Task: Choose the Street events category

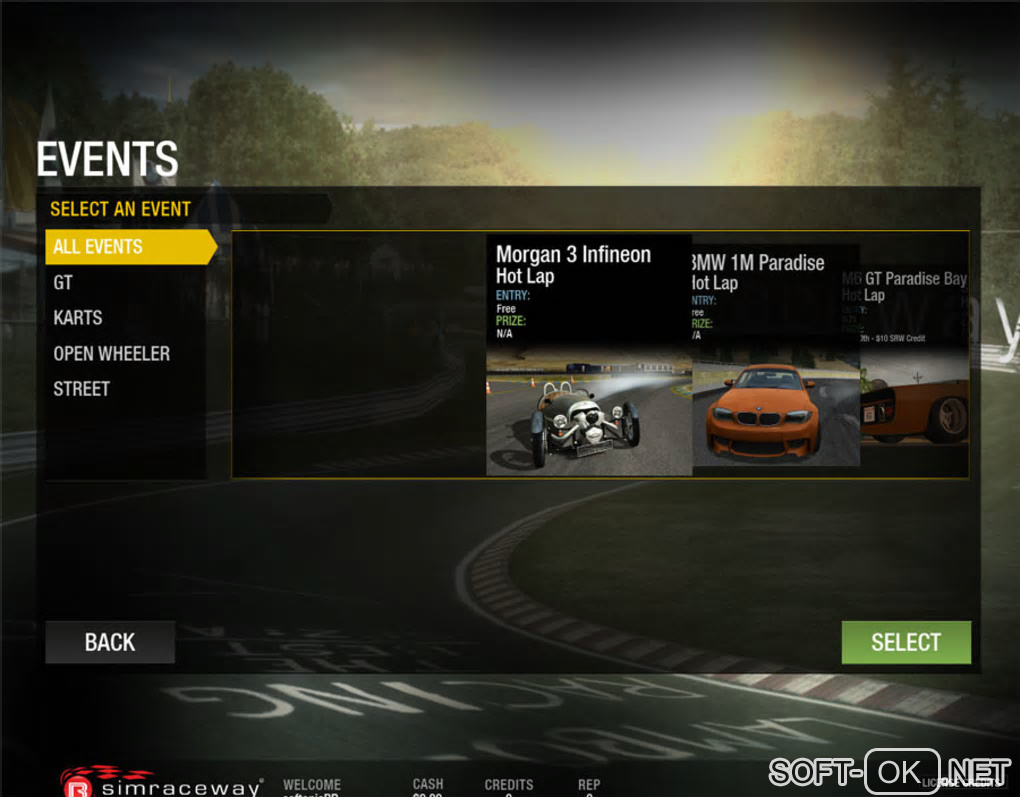Action: click(x=81, y=389)
